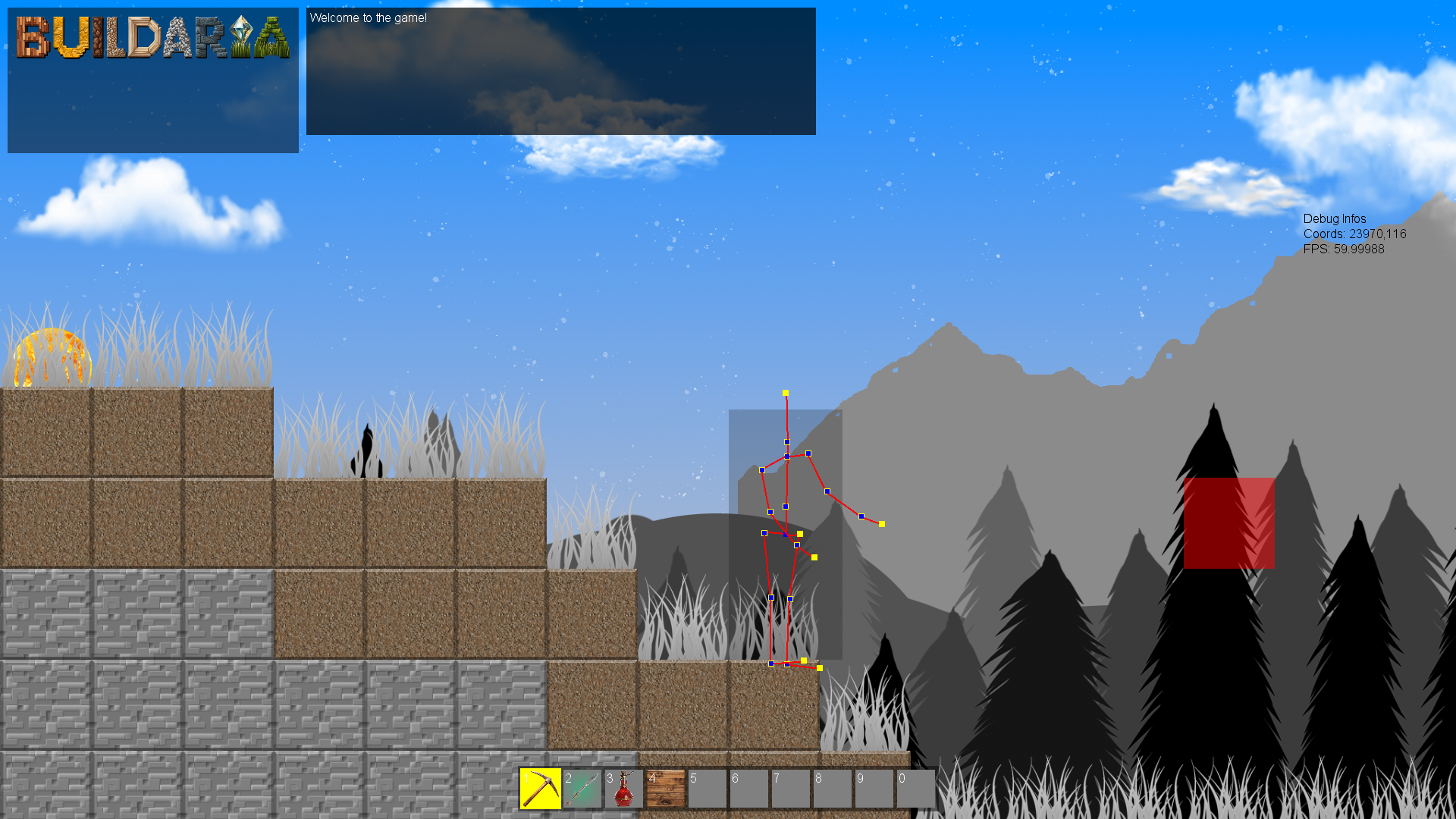Select the spear weapon in hotbar slot 2
Screen dimensions: 1456x819
tap(582, 789)
